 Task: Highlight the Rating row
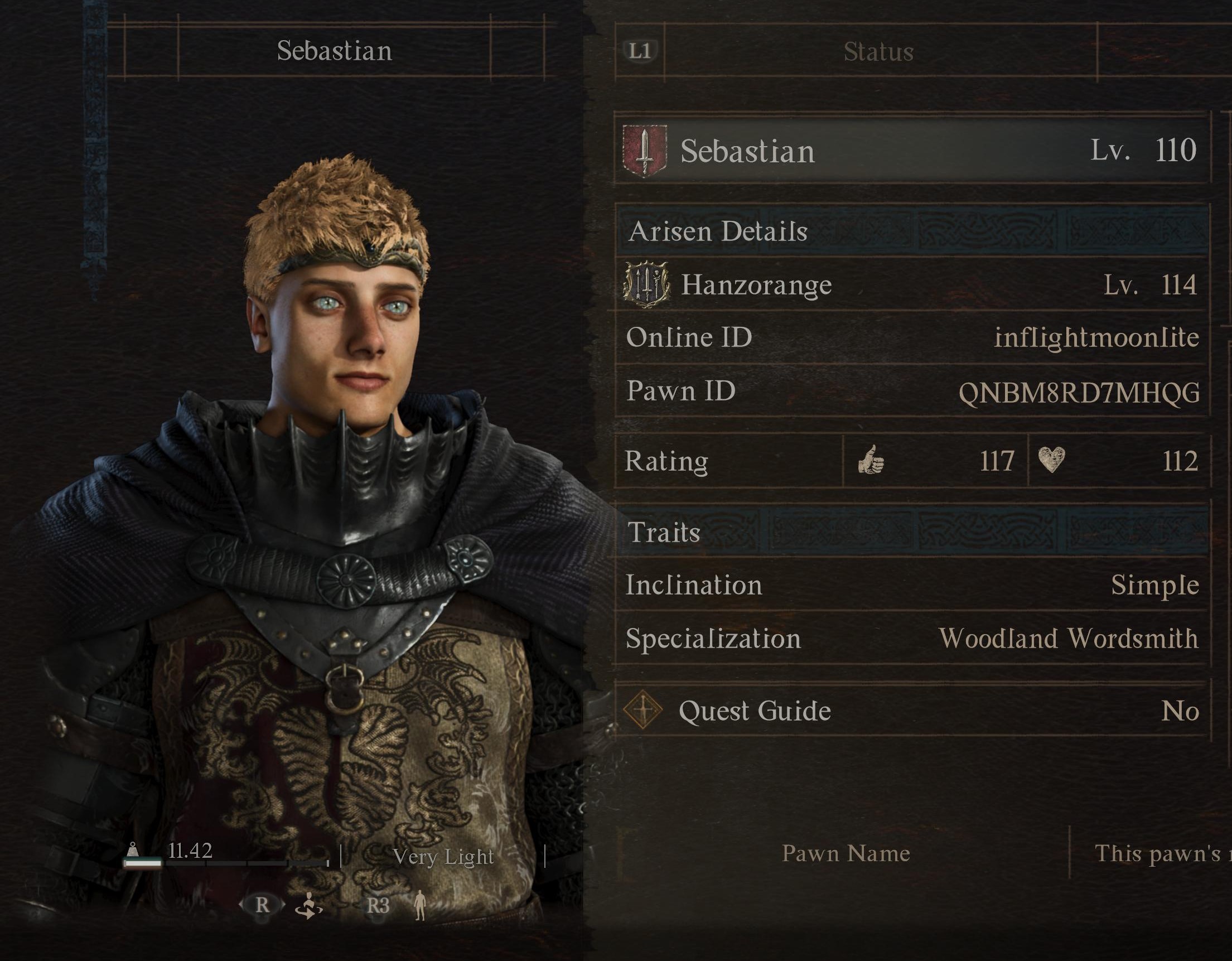[911, 461]
